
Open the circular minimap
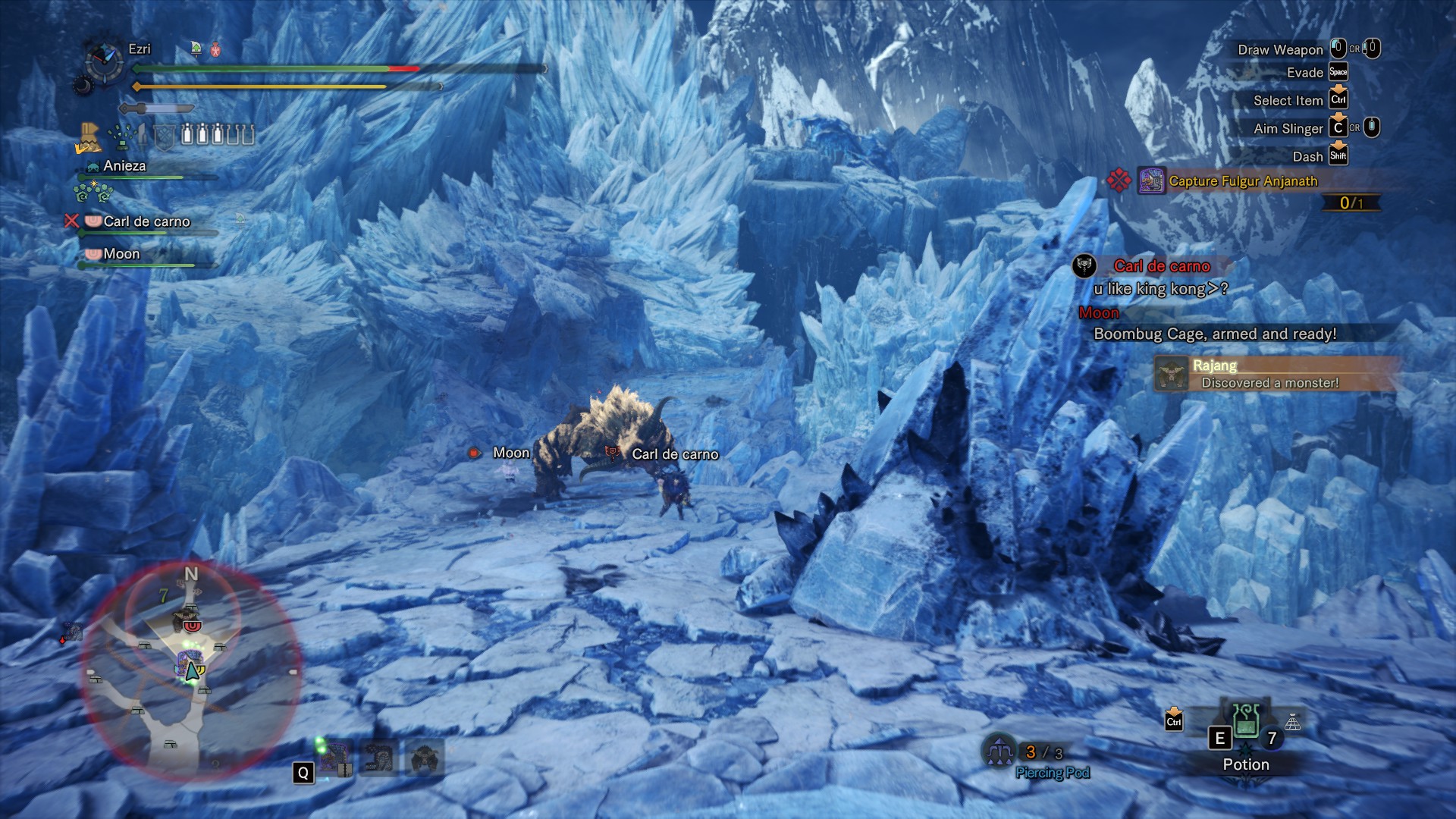point(190,670)
